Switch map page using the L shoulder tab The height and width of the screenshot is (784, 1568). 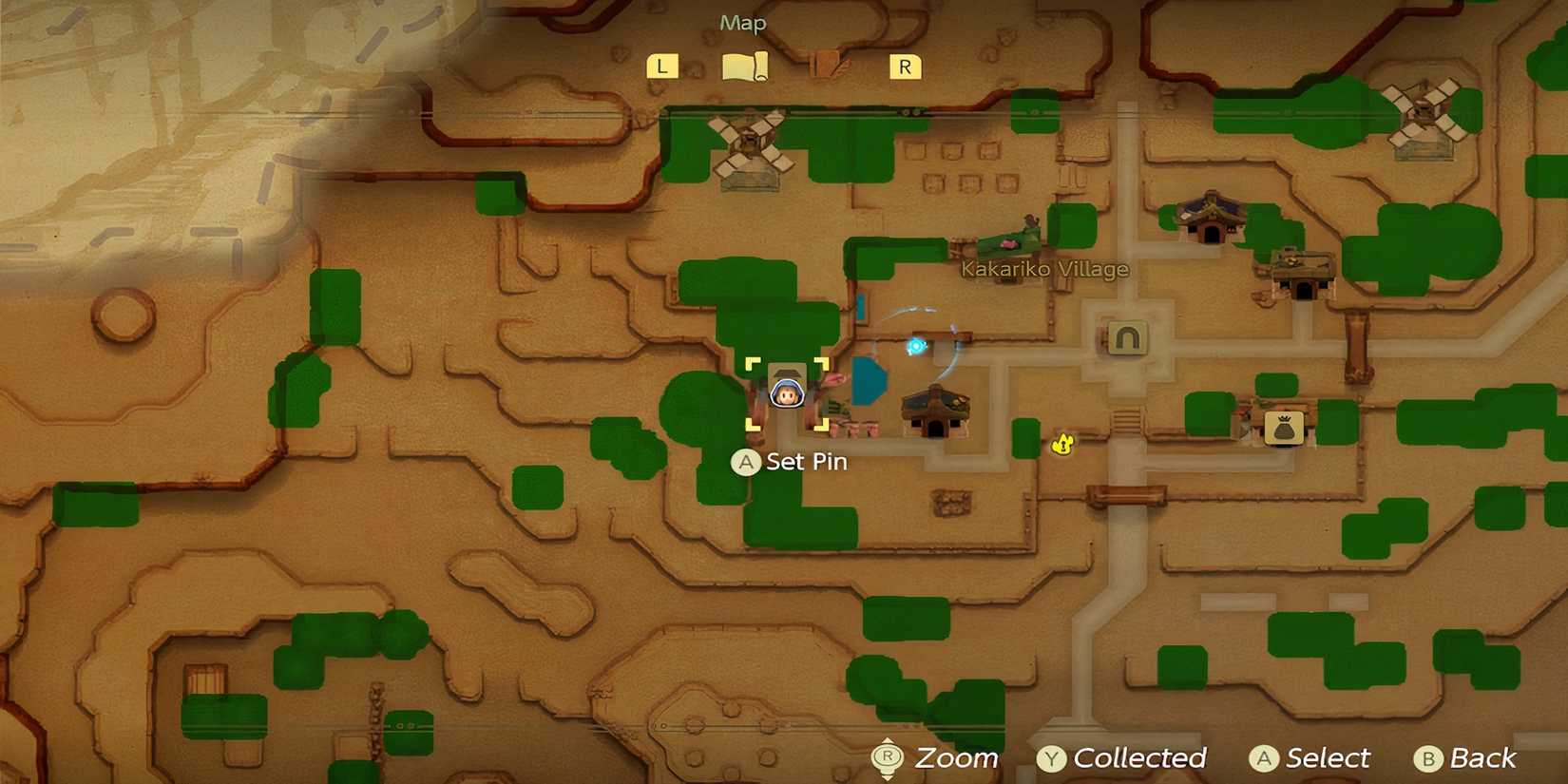pyautogui.click(x=662, y=65)
